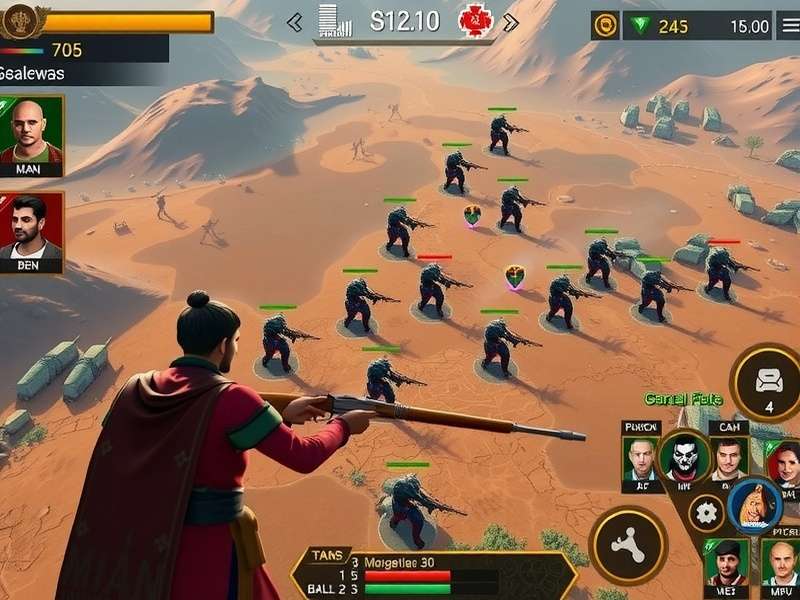Select the portrait under the PUHCN label
Image resolution: width=800 pixels, height=600 pixels.
[641, 461]
